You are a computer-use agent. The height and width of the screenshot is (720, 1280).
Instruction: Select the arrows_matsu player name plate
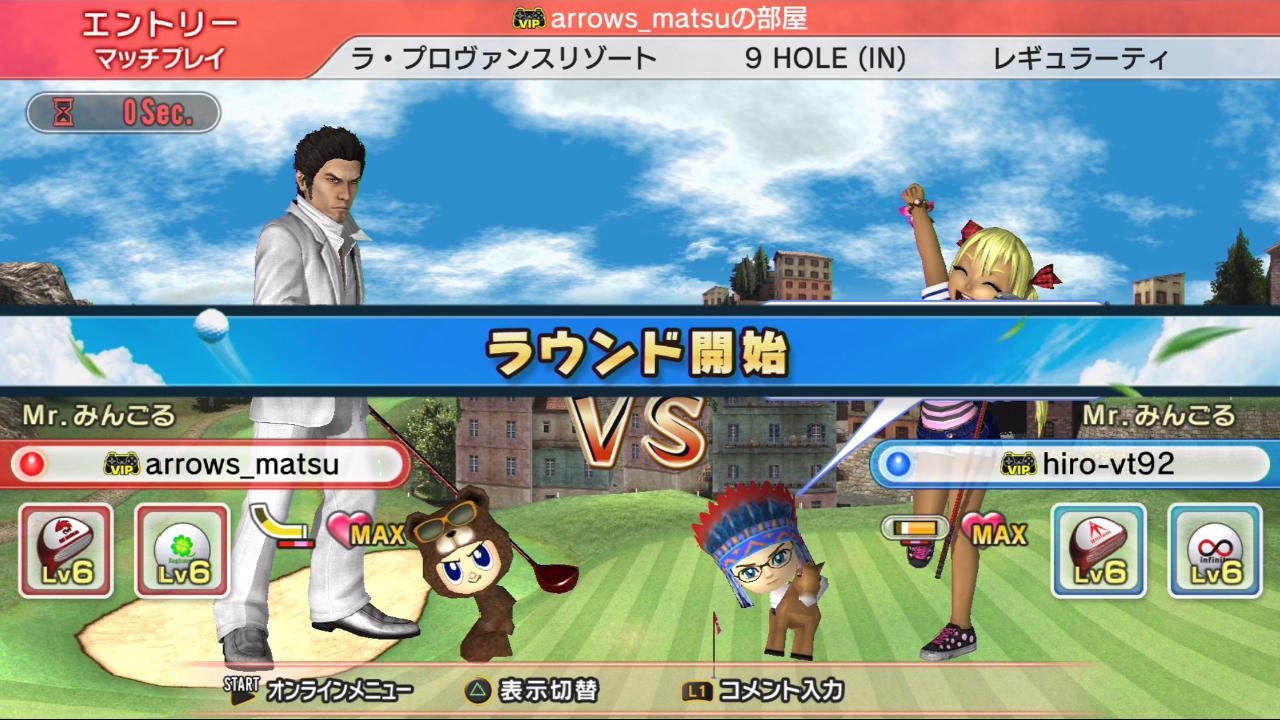tap(208, 465)
